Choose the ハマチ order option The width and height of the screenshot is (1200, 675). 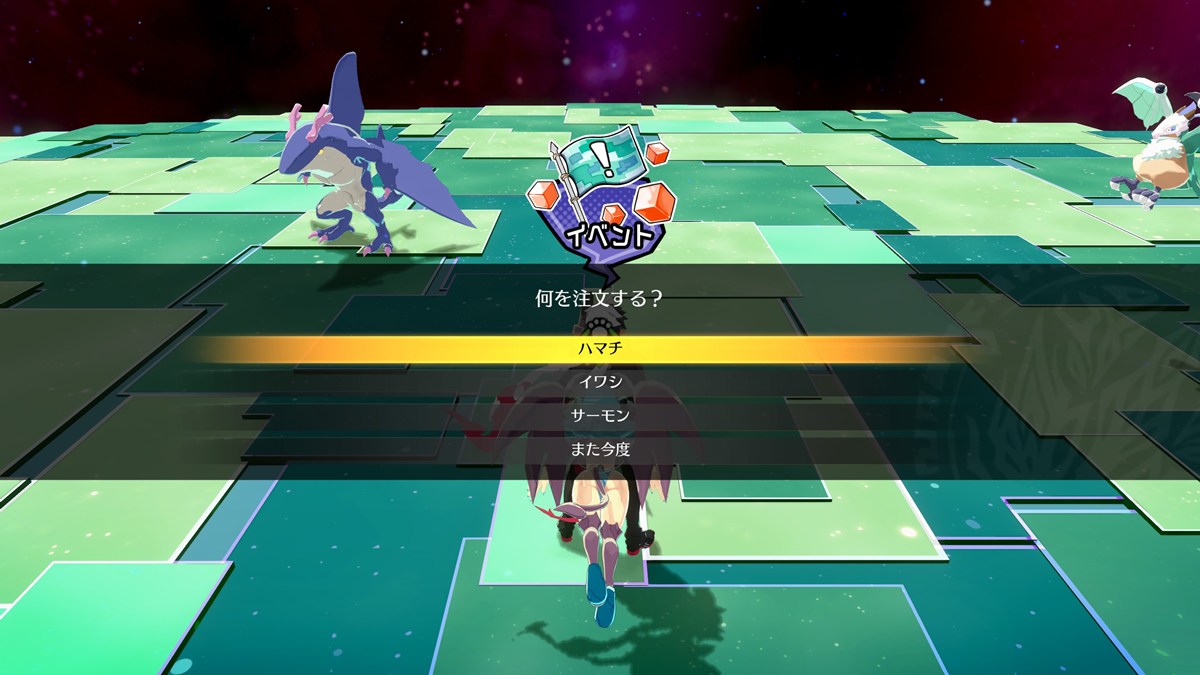(x=600, y=349)
